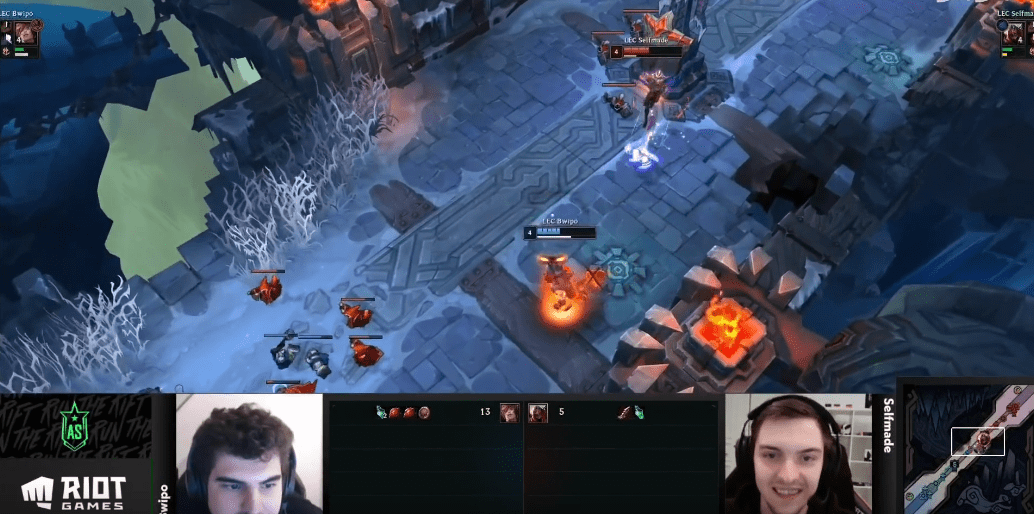Select the green potion in left player's items
Screen dimensions: 1034x514
point(382,412)
